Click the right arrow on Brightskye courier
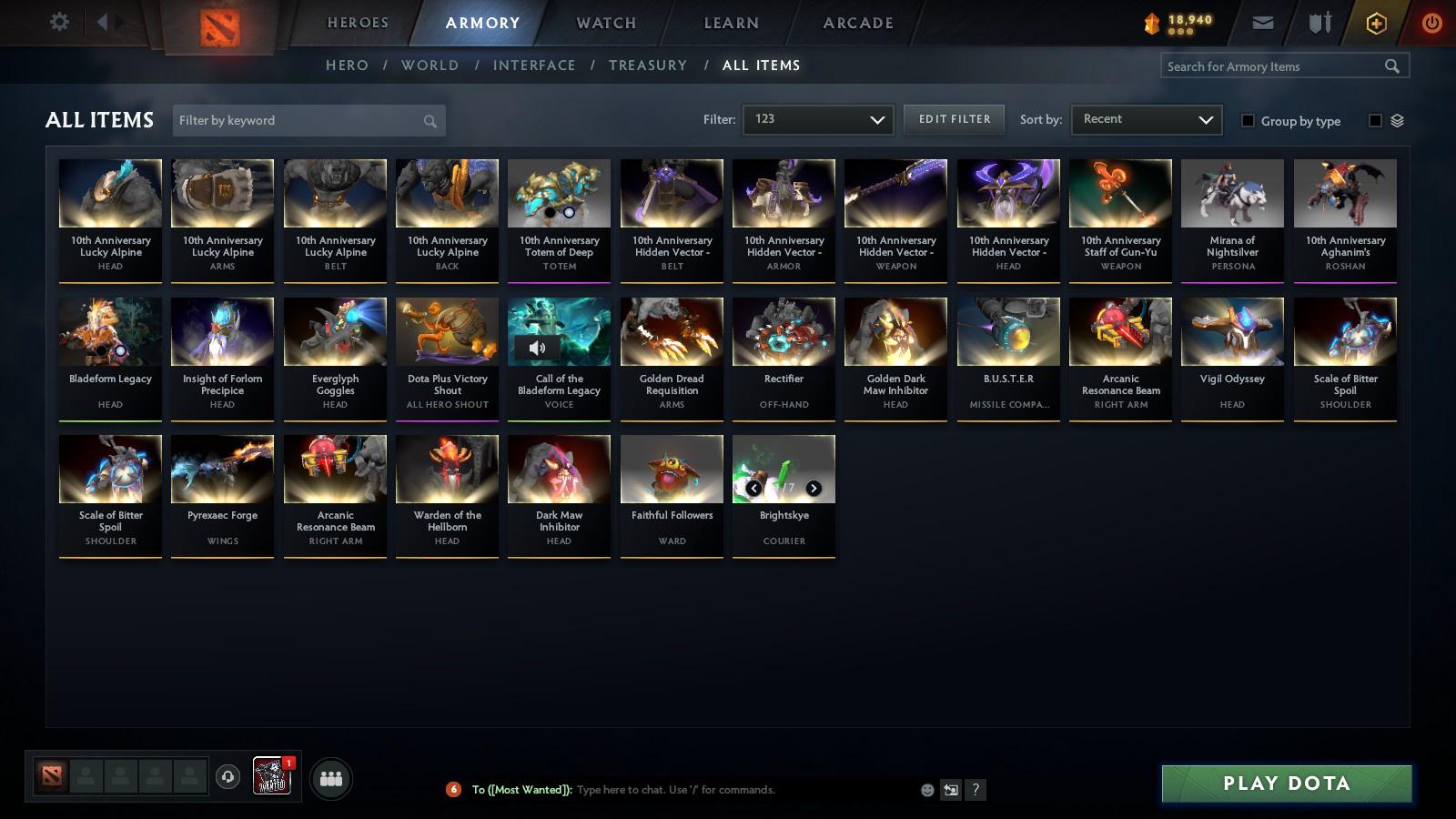 pyautogui.click(x=814, y=488)
